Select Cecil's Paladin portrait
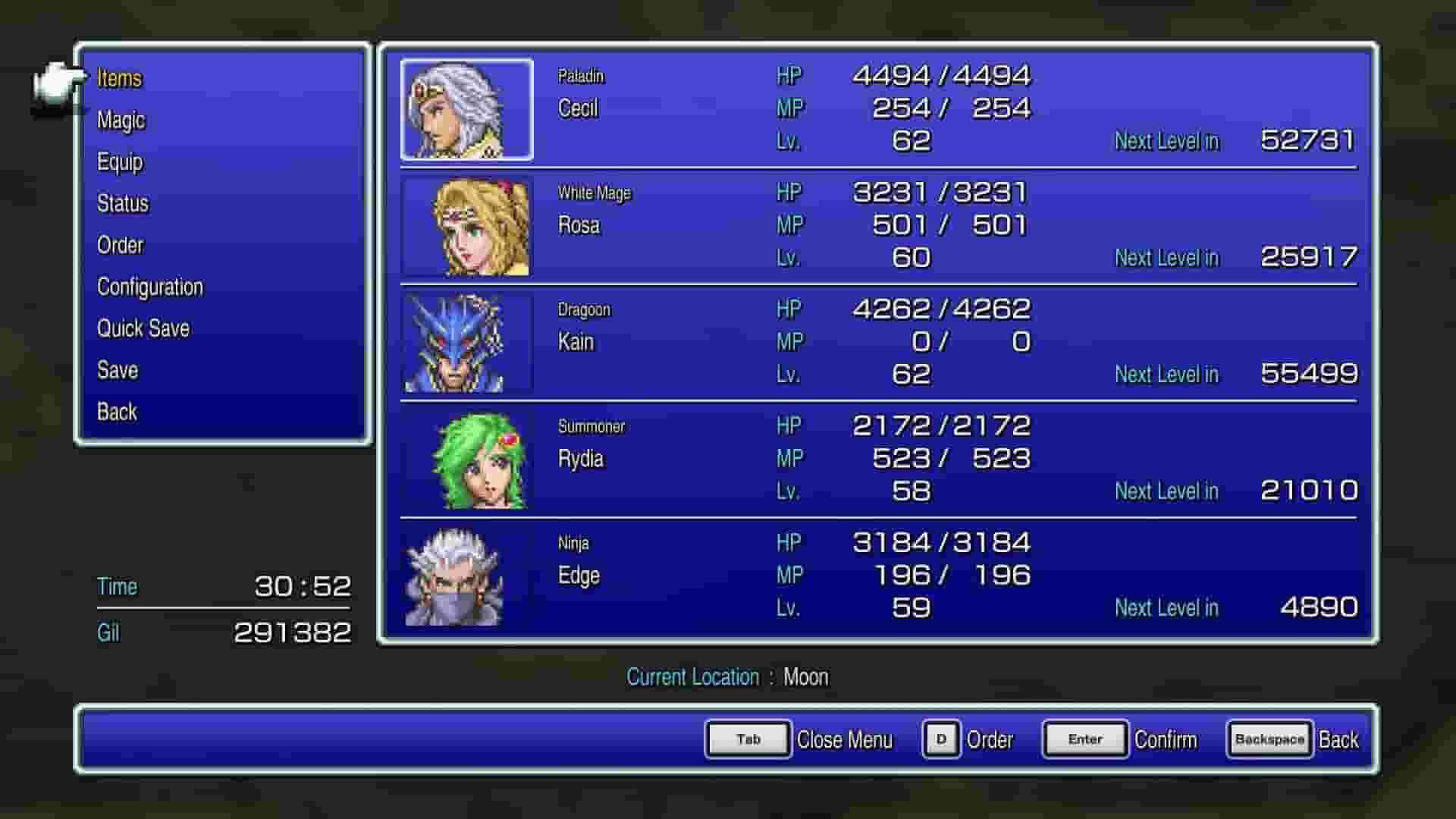The image size is (1456, 819). (x=465, y=111)
